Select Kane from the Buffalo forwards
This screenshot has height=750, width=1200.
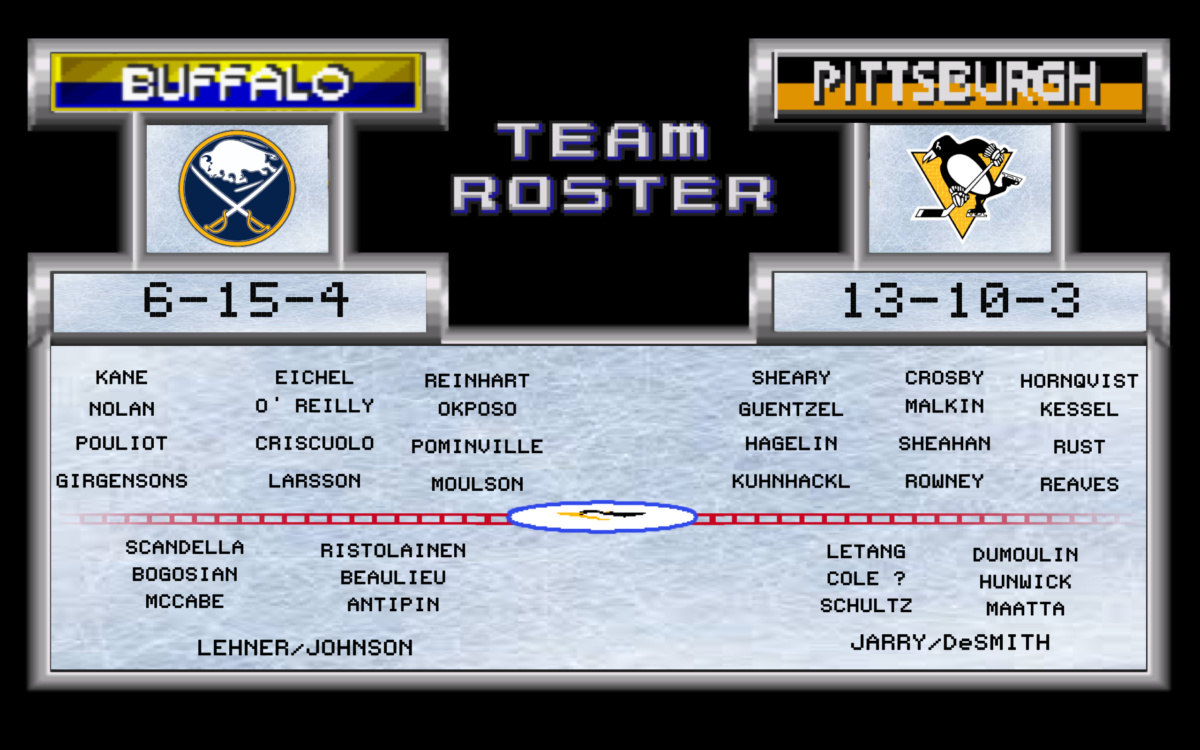point(122,378)
